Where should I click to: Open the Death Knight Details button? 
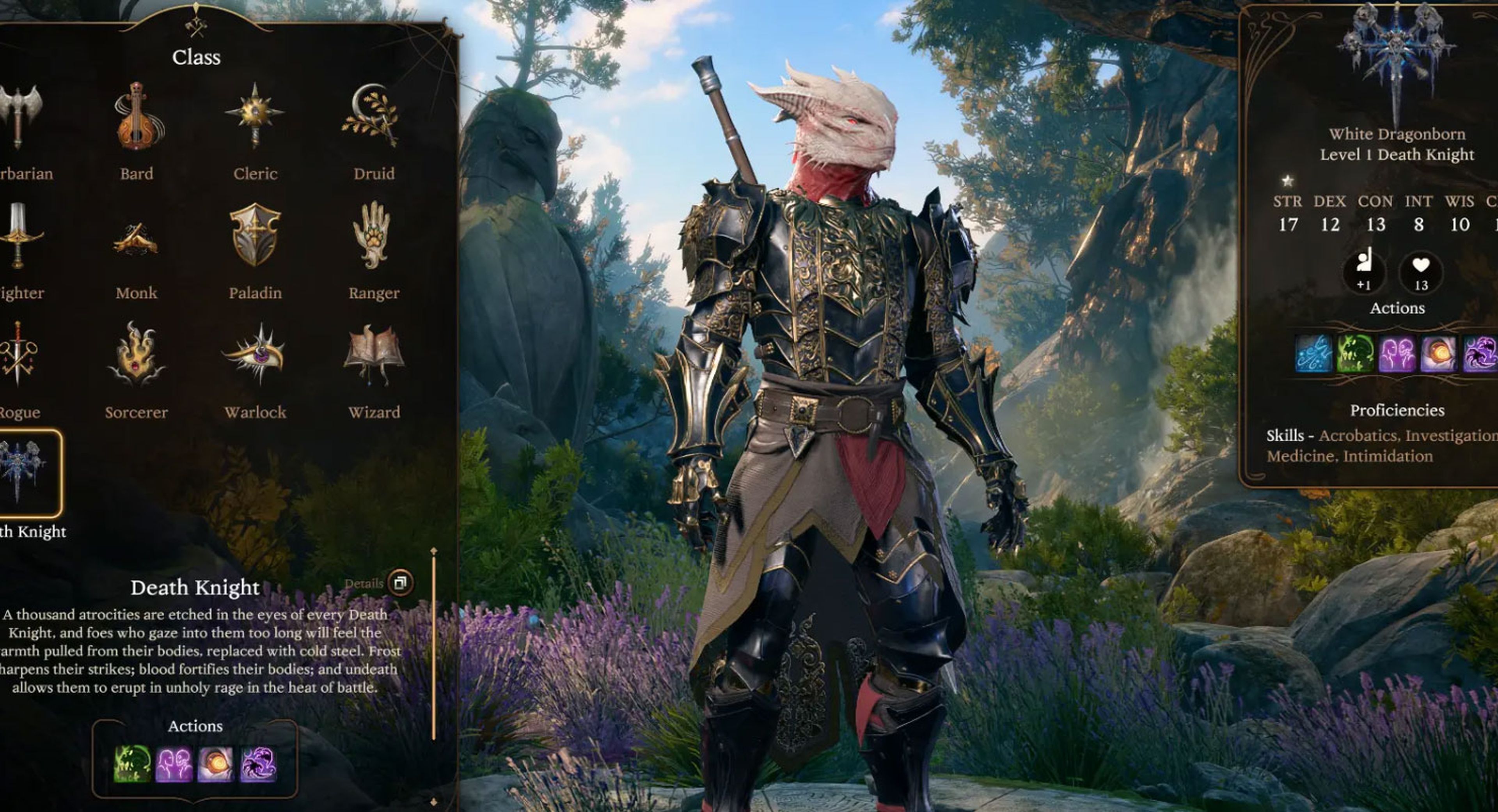(x=400, y=582)
